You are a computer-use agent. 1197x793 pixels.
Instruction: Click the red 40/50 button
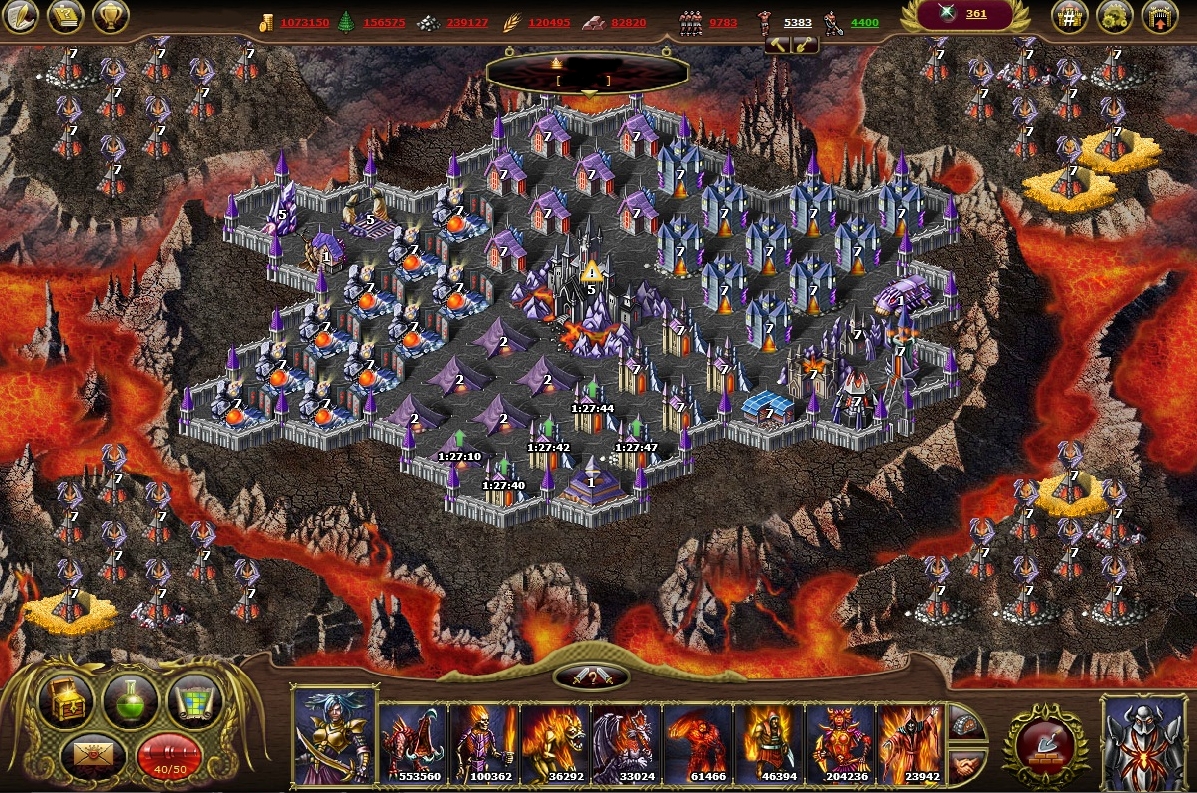(168, 757)
